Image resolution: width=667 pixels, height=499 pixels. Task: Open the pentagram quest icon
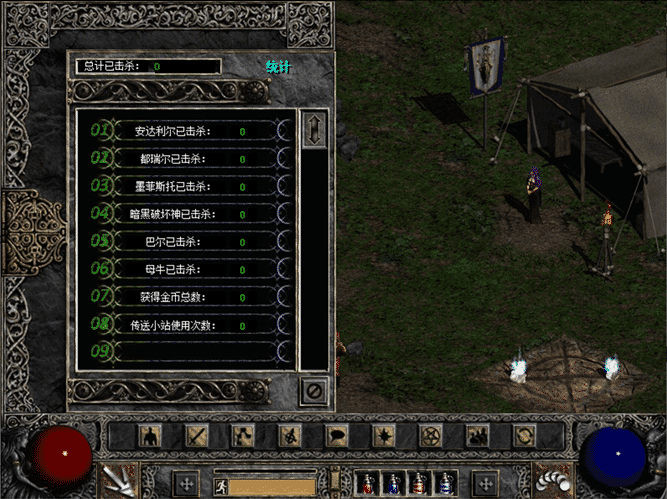(431, 436)
